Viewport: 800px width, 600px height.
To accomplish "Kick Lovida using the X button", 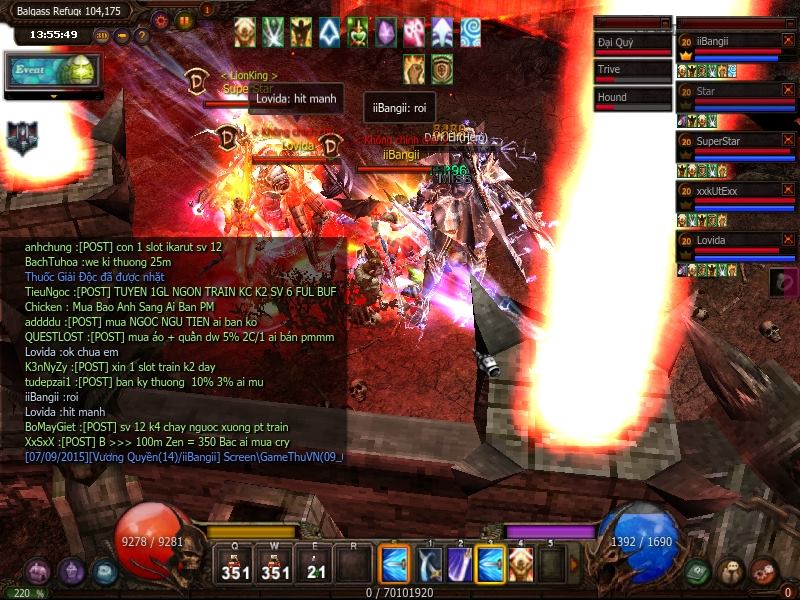I will [788, 239].
